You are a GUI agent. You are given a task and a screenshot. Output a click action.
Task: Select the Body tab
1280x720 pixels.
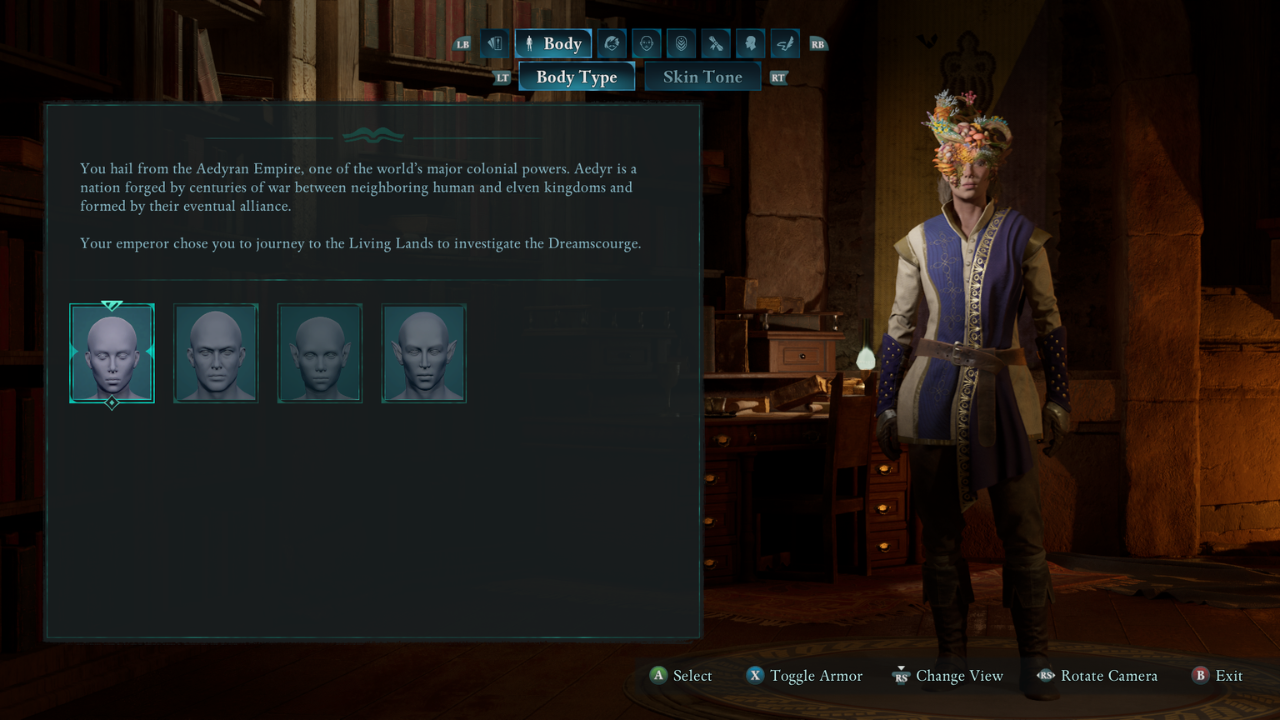[553, 44]
